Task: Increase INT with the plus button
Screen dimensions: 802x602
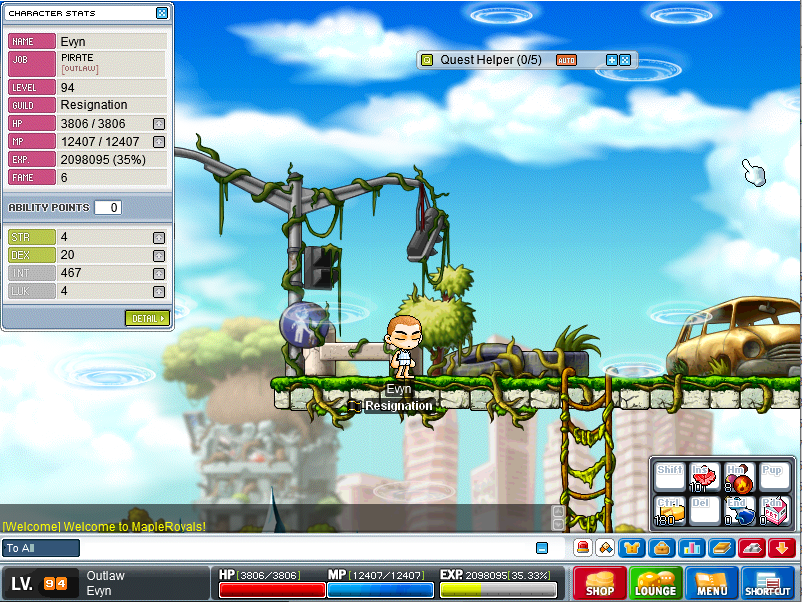Action: 158,273
